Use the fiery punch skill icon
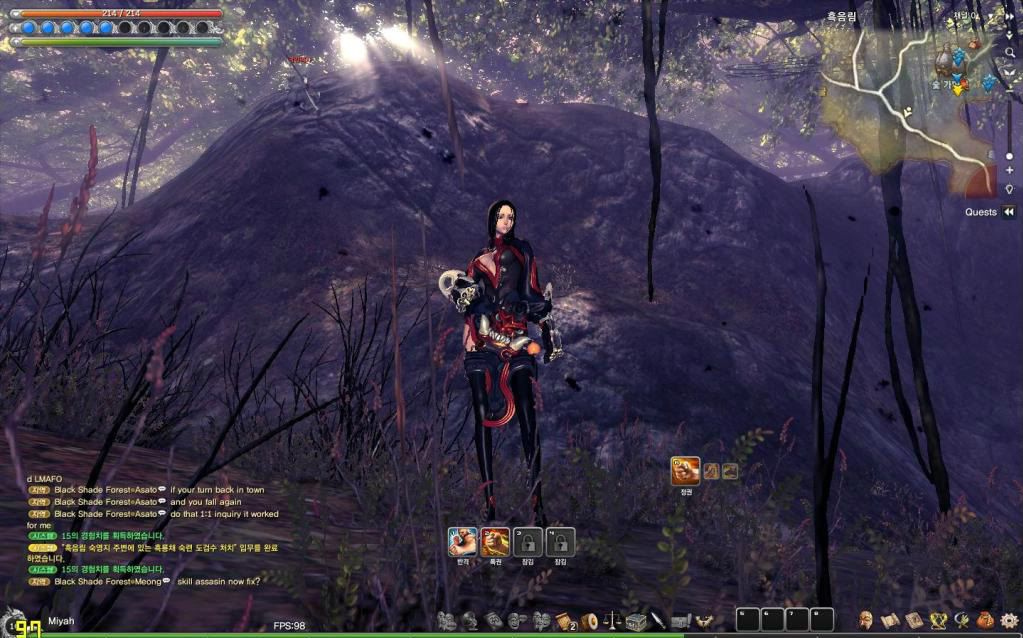The width and height of the screenshot is (1023, 638). pos(495,541)
